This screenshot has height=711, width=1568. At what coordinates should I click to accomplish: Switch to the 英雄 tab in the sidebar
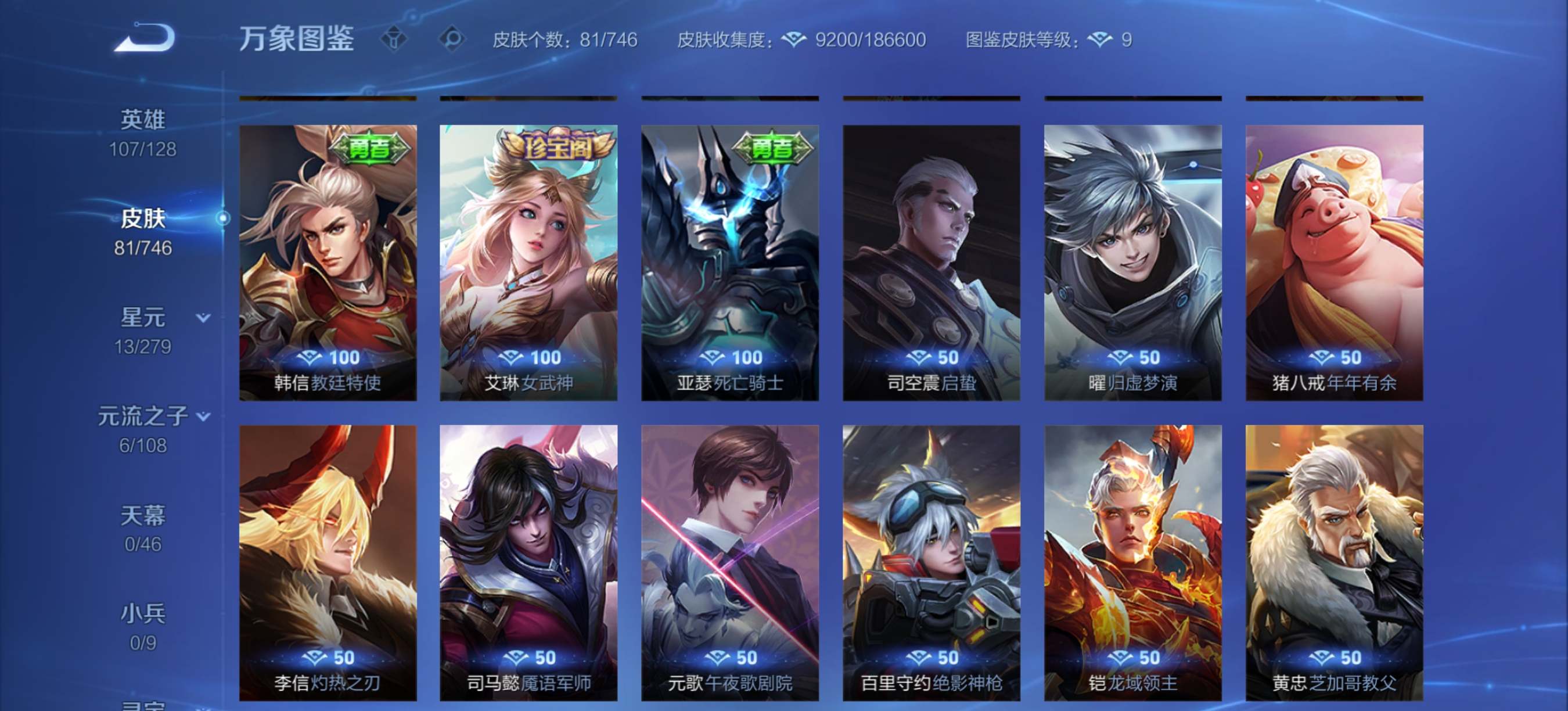[142, 119]
